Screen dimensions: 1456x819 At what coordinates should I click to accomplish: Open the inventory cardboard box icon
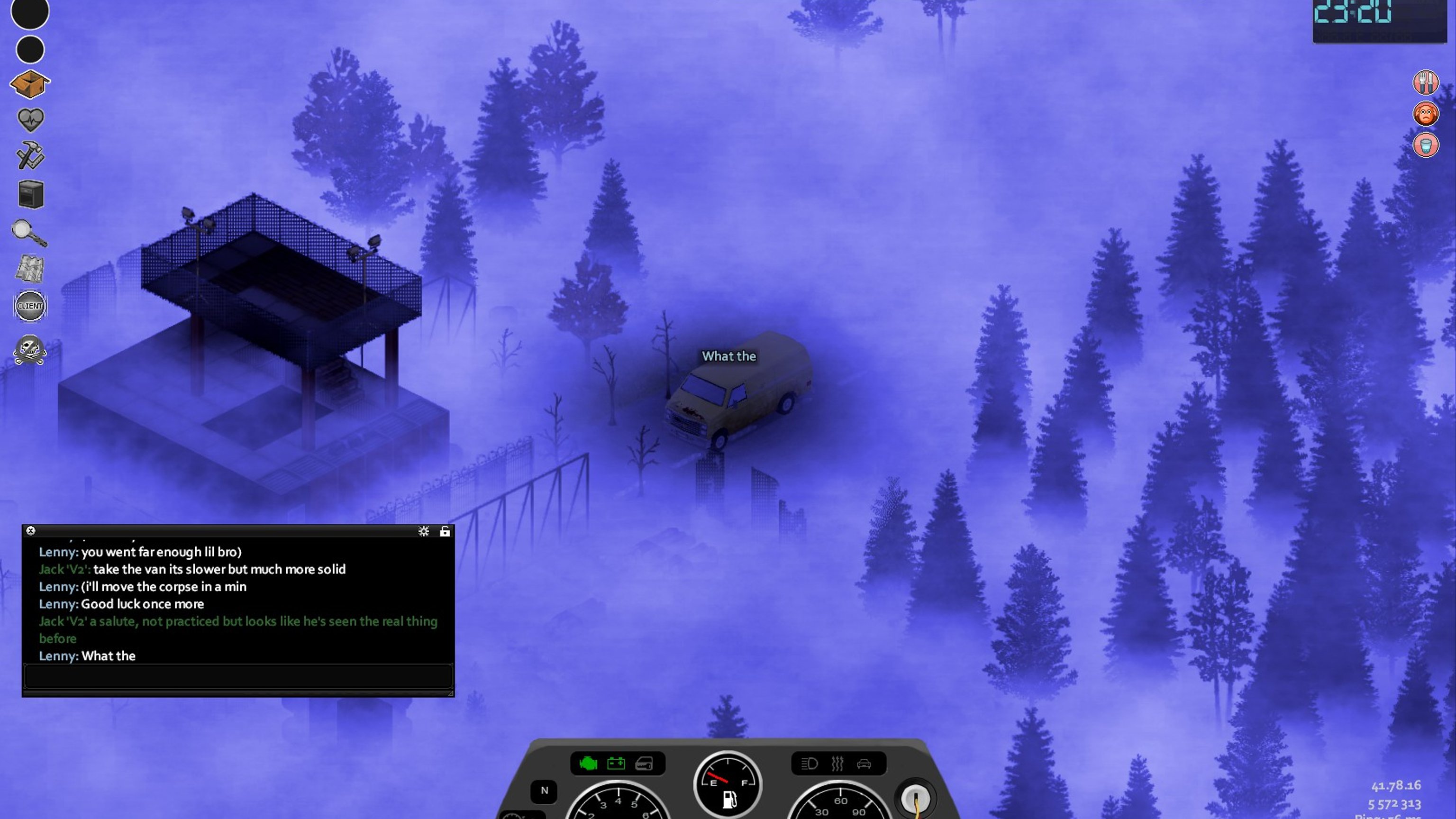tap(30, 84)
